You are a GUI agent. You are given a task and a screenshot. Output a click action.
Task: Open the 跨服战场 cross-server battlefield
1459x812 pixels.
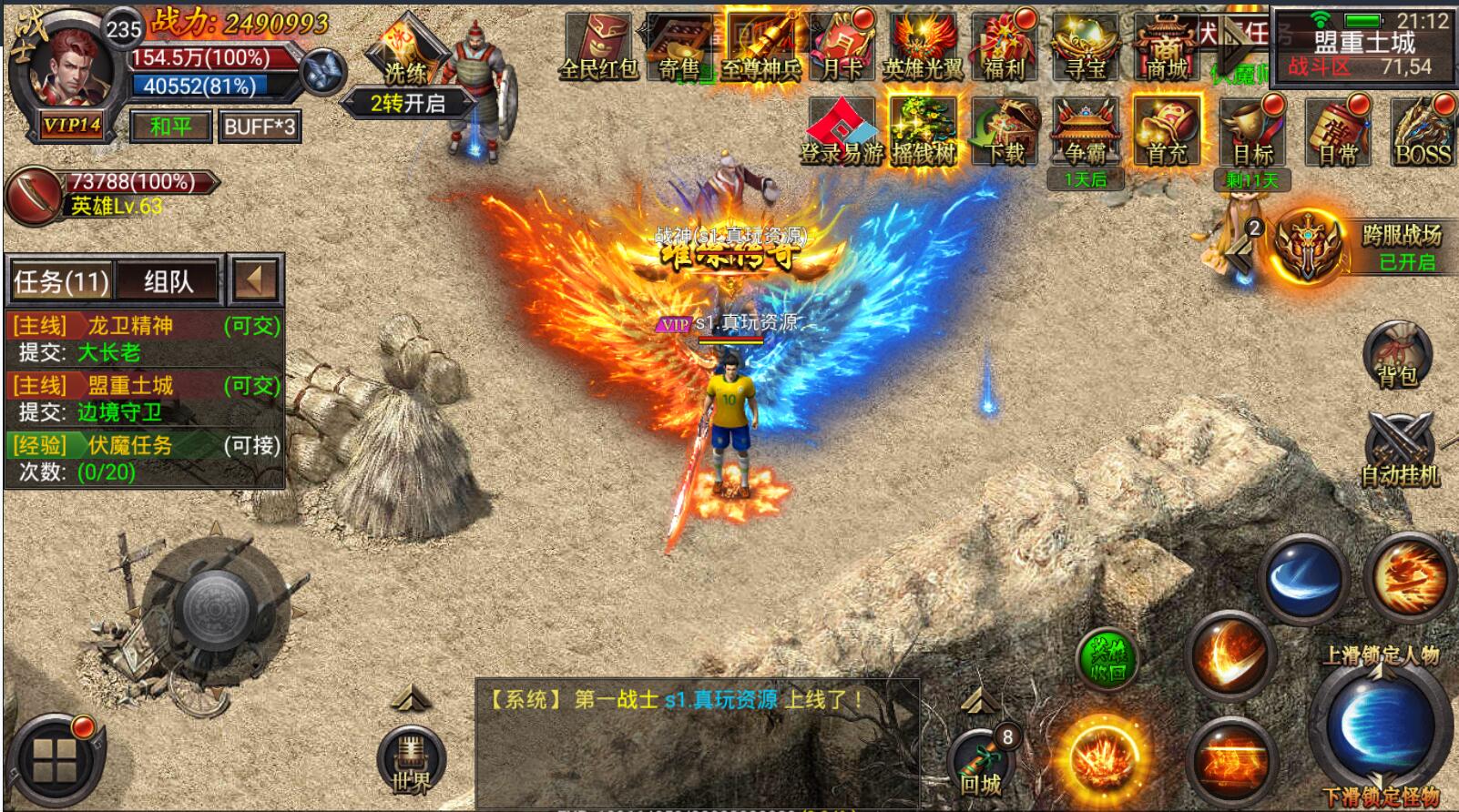[1359, 246]
